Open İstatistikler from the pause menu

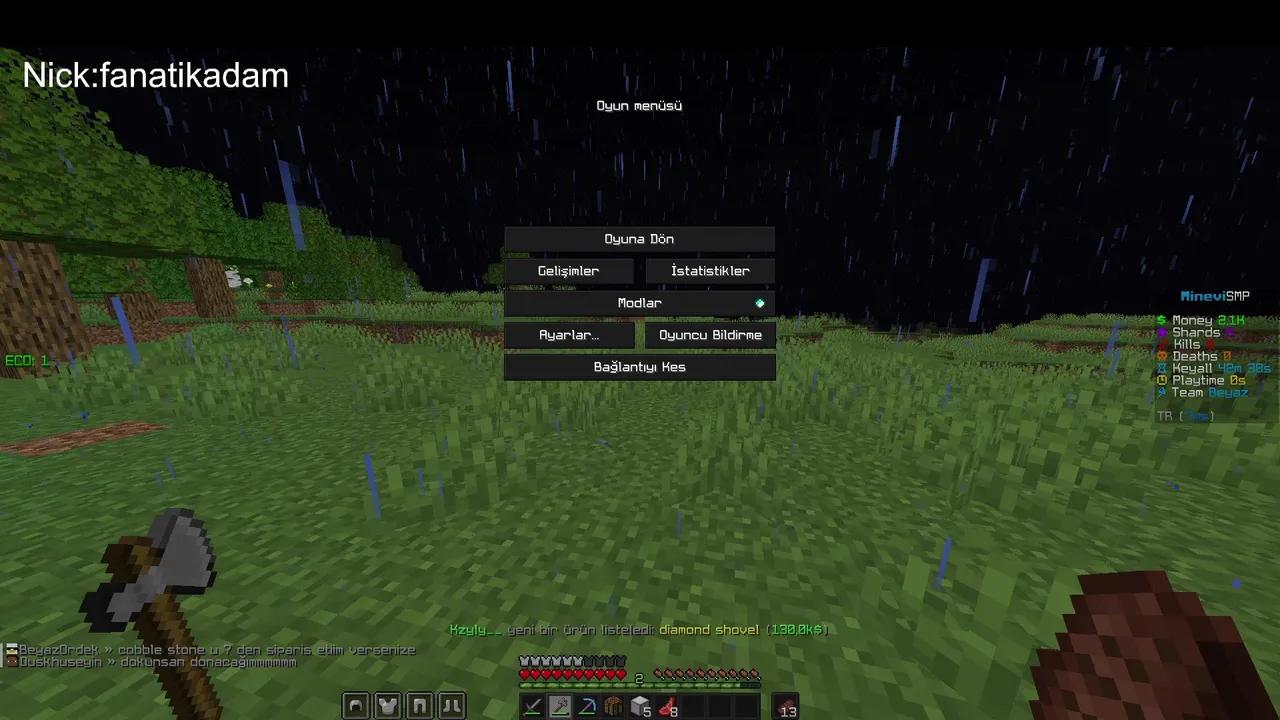tap(710, 270)
